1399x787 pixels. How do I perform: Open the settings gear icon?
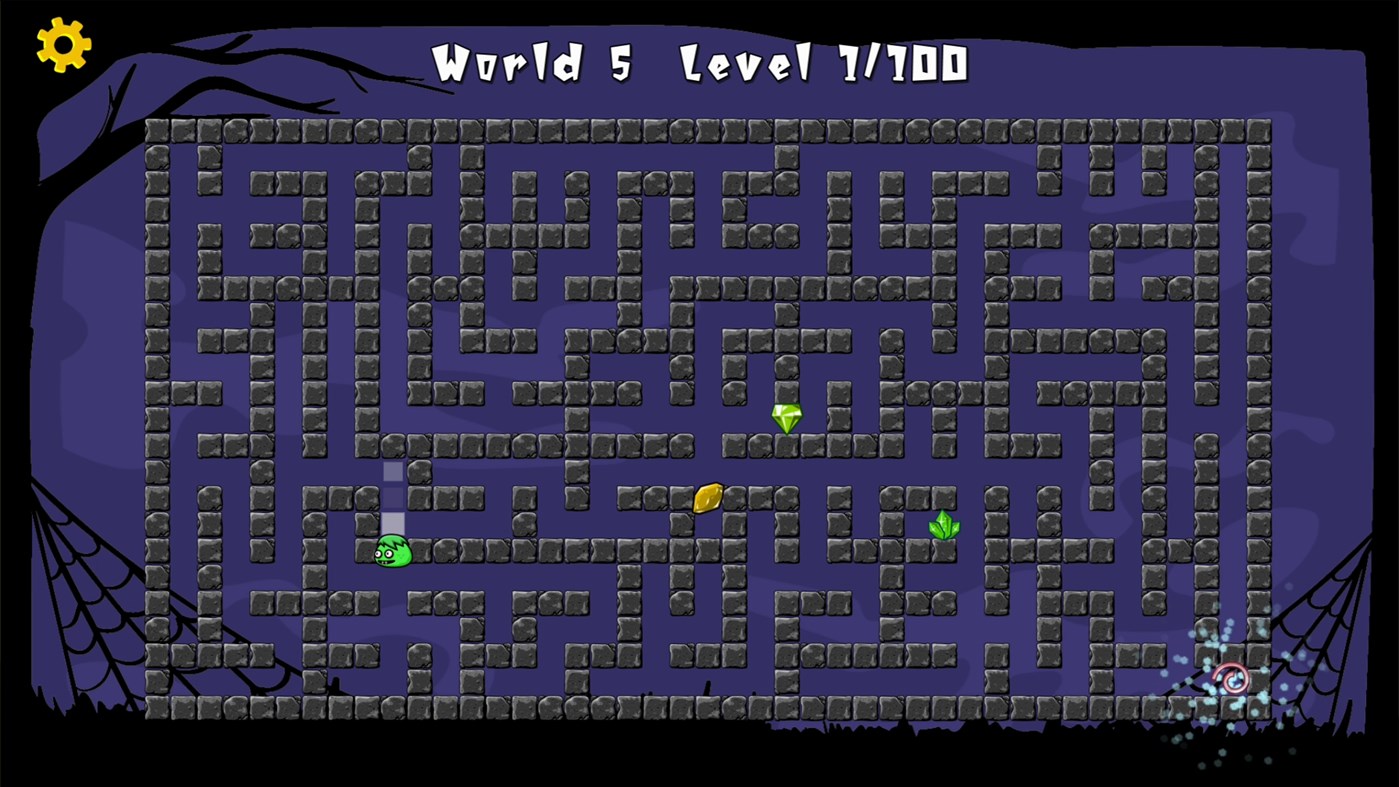pos(62,44)
